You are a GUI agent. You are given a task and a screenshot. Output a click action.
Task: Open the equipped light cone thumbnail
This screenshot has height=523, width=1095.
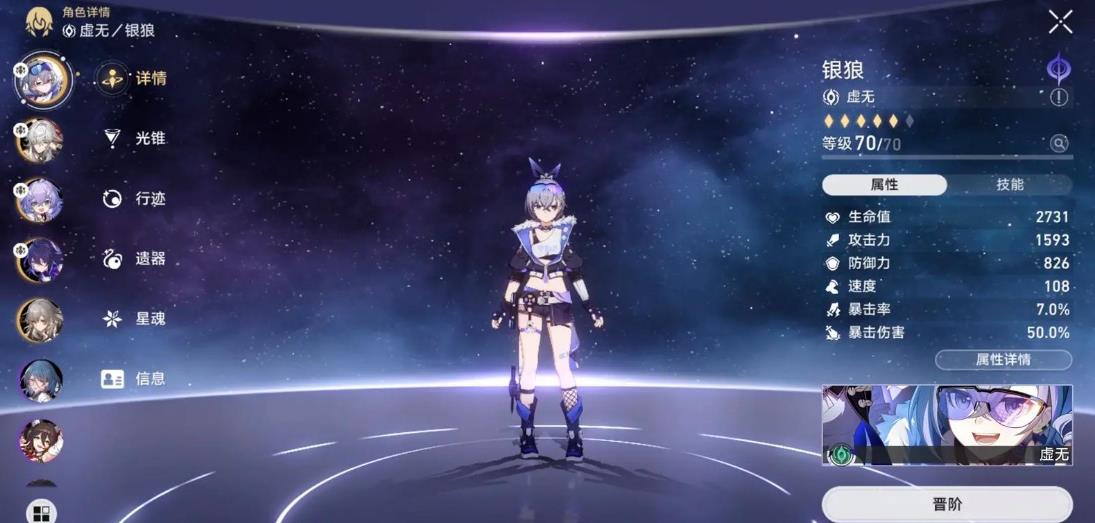click(946, 425)
